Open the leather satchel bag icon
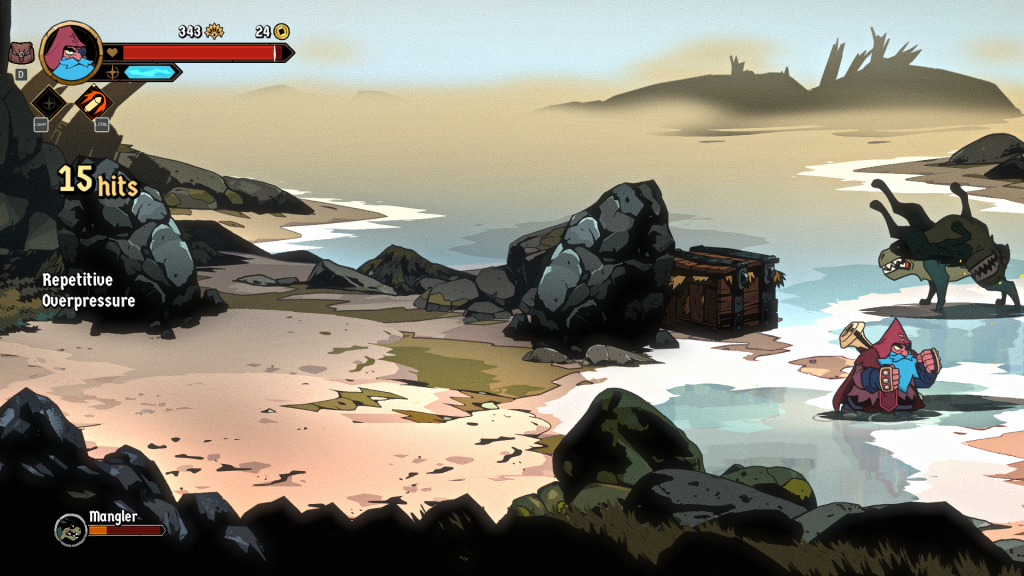This screenshot has width=1024, height=576. [21, 52]
